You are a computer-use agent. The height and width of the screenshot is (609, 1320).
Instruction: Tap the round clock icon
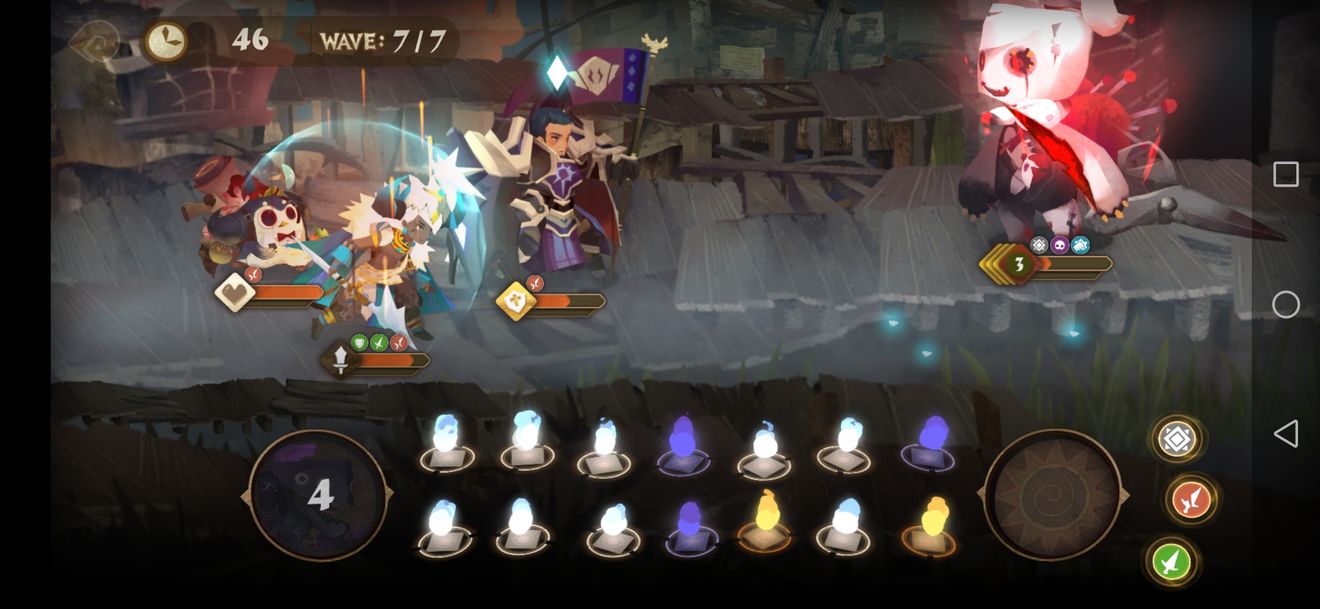tap(166, 41)
